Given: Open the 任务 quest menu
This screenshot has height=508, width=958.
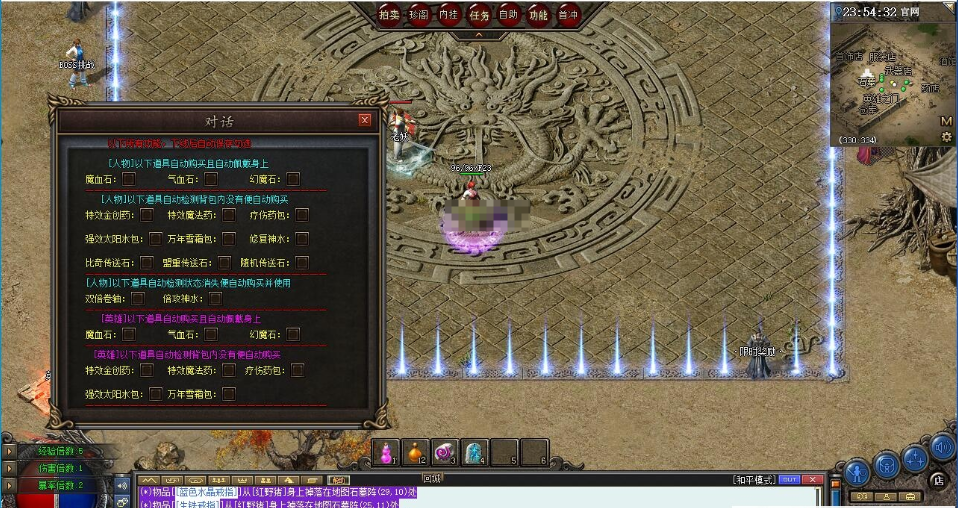Looking at the screenshot, I should [x=479, y=15].
